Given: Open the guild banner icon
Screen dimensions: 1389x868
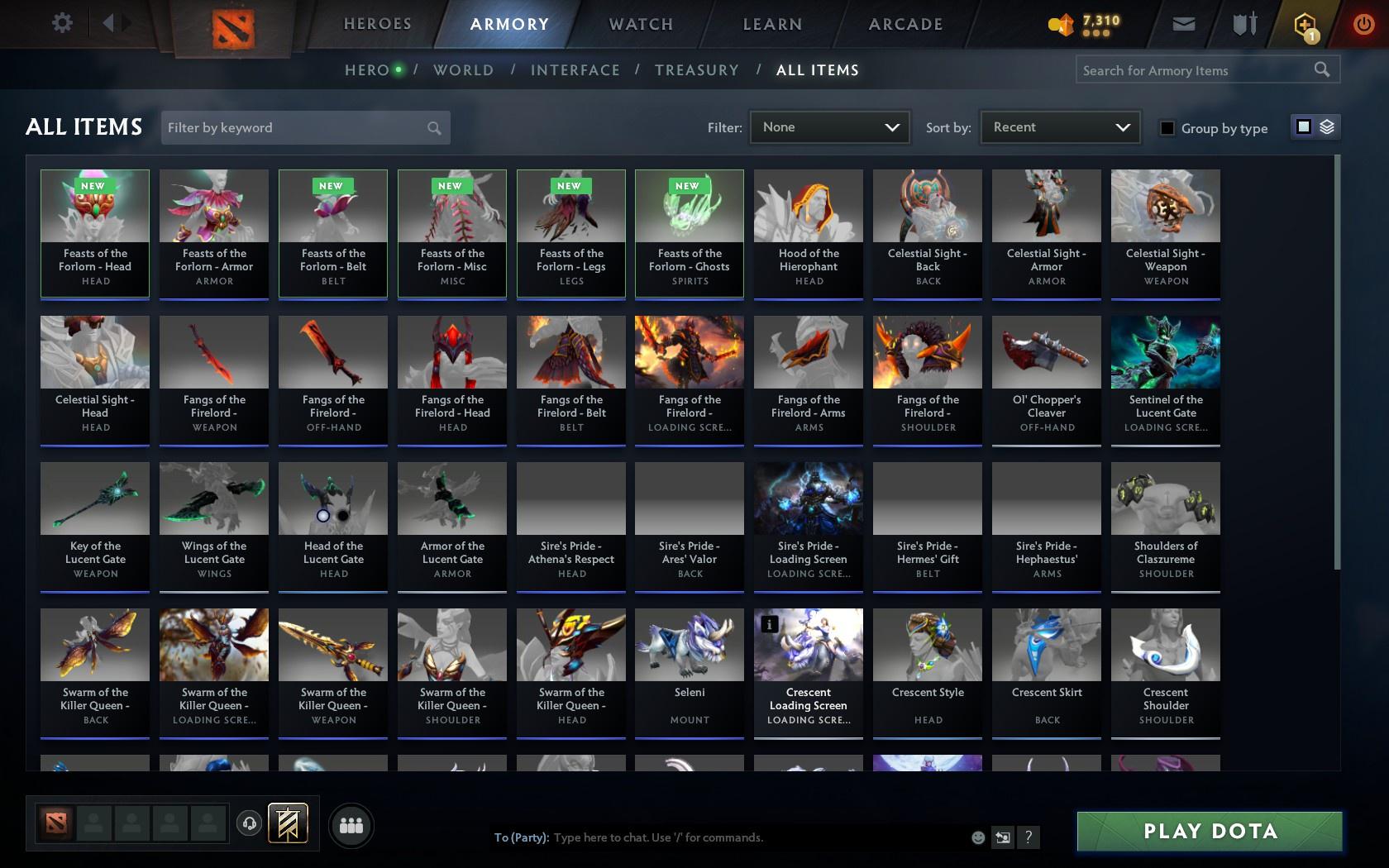Looking at the screenshot, I should pyautogui.click(x=287, y=823).
